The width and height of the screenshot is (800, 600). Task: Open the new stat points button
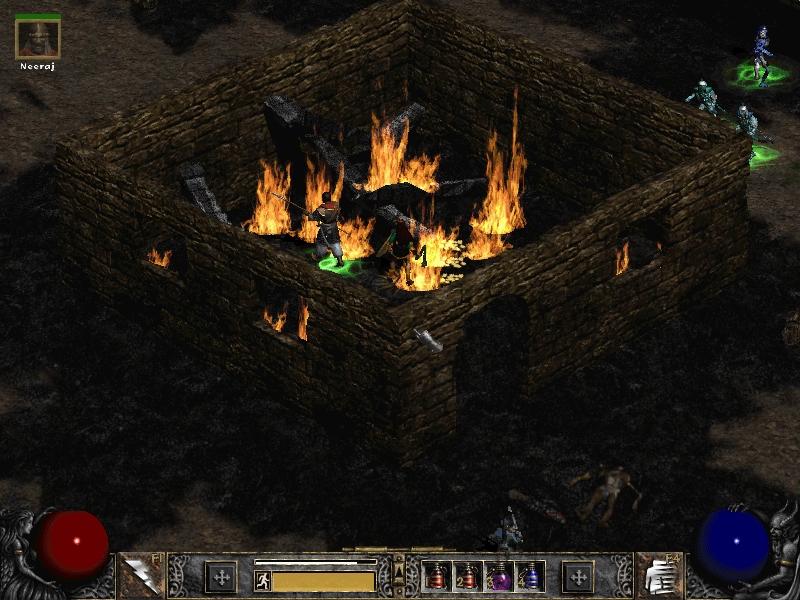[x=221, y=577]
